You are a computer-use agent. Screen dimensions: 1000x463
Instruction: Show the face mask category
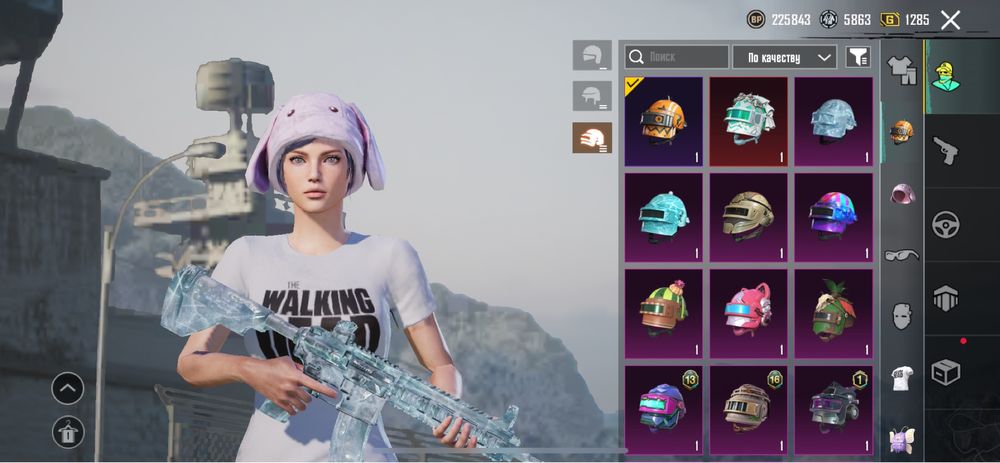902,315
